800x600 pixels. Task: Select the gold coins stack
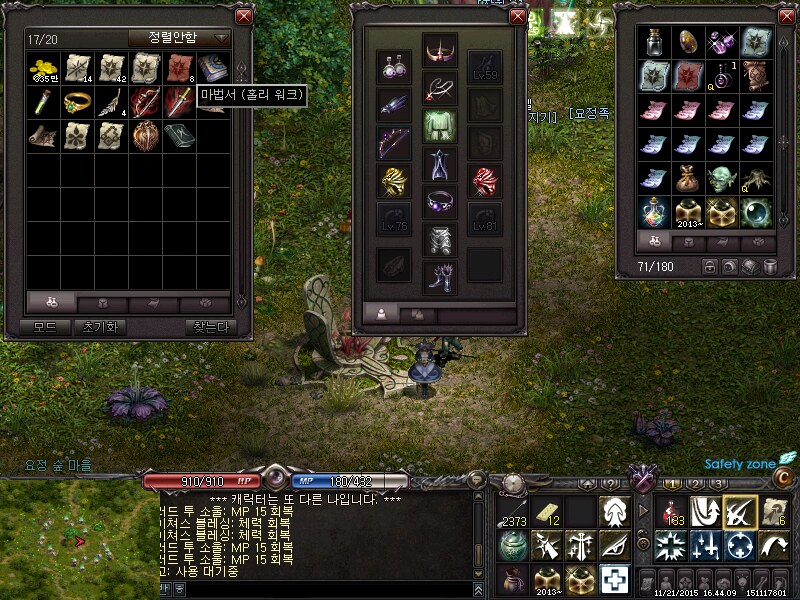[x=45, y=68]
